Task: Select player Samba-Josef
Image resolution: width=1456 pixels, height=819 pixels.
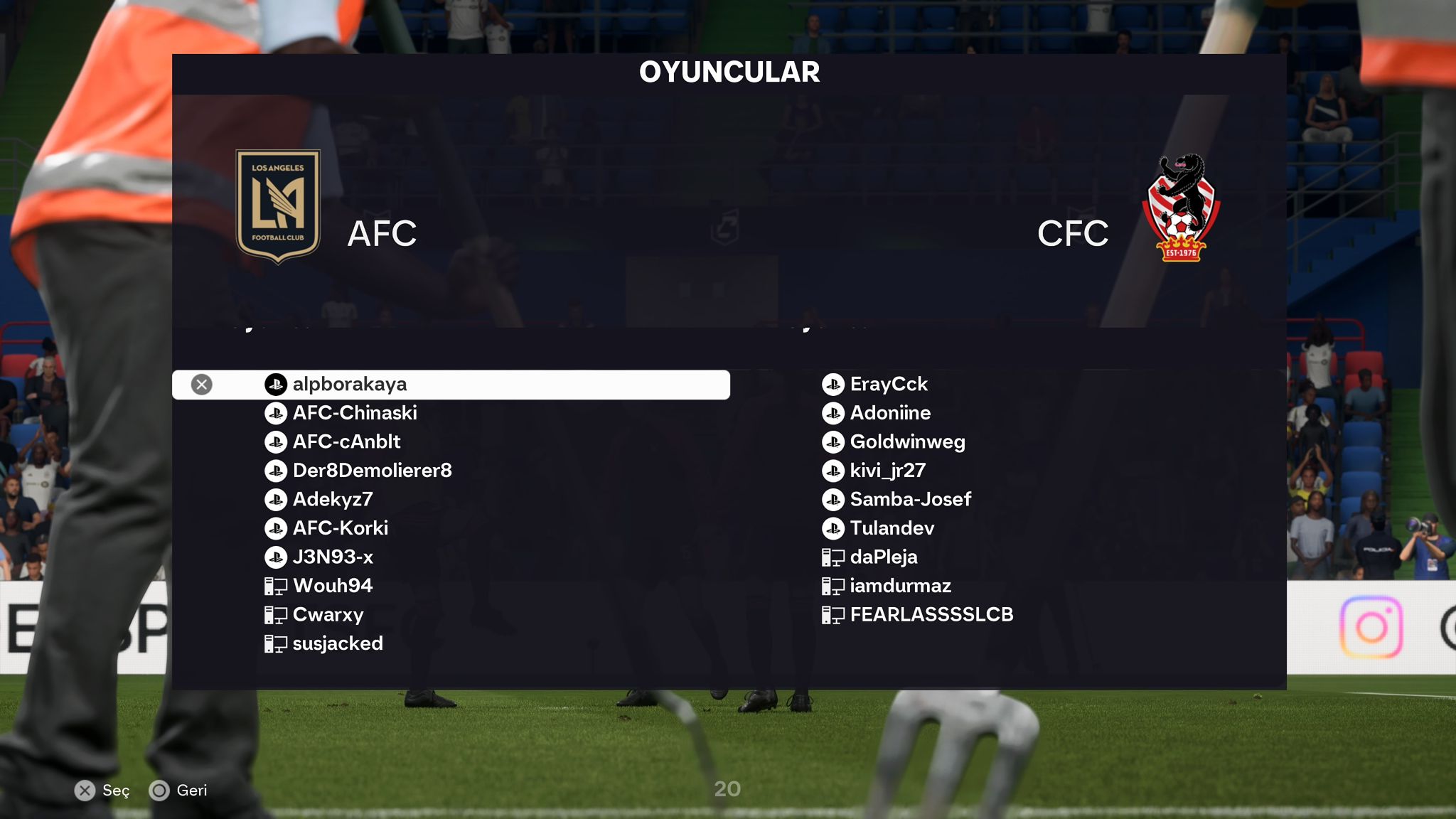Action: [911, 500]
